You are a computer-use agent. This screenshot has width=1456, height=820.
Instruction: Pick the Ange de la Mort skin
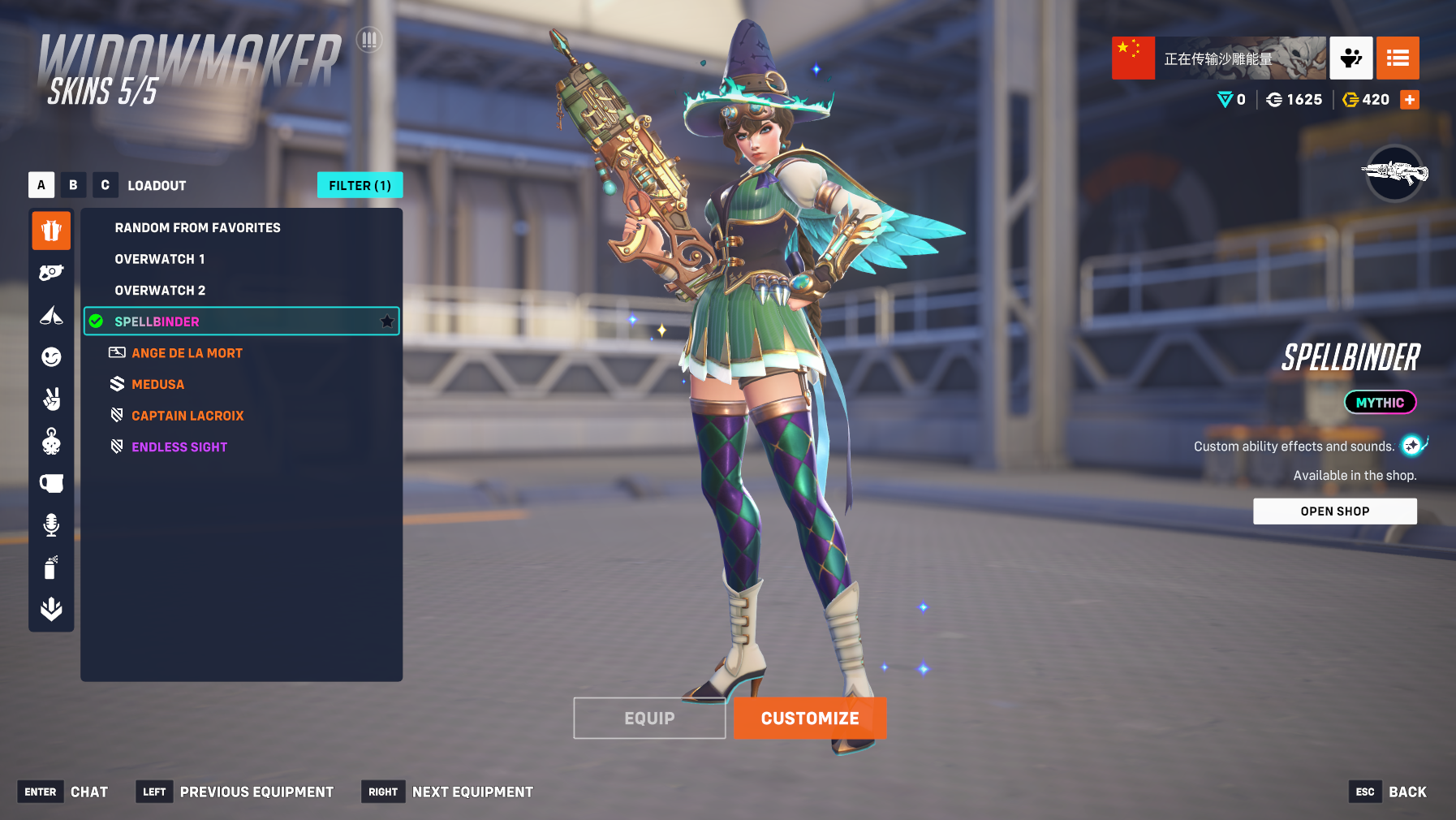tap(187, 353)
